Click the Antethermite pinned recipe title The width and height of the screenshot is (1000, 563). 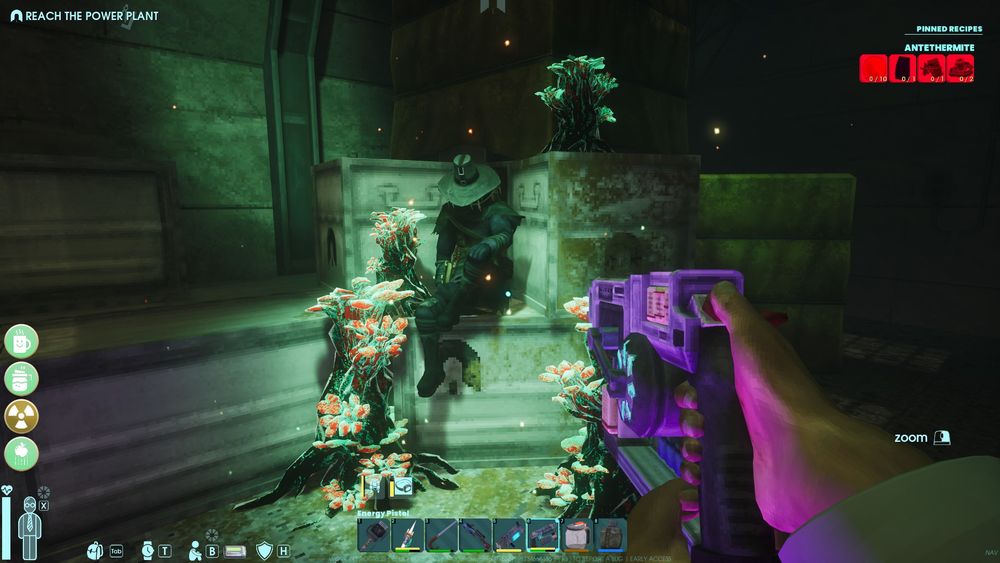(939, 47)
